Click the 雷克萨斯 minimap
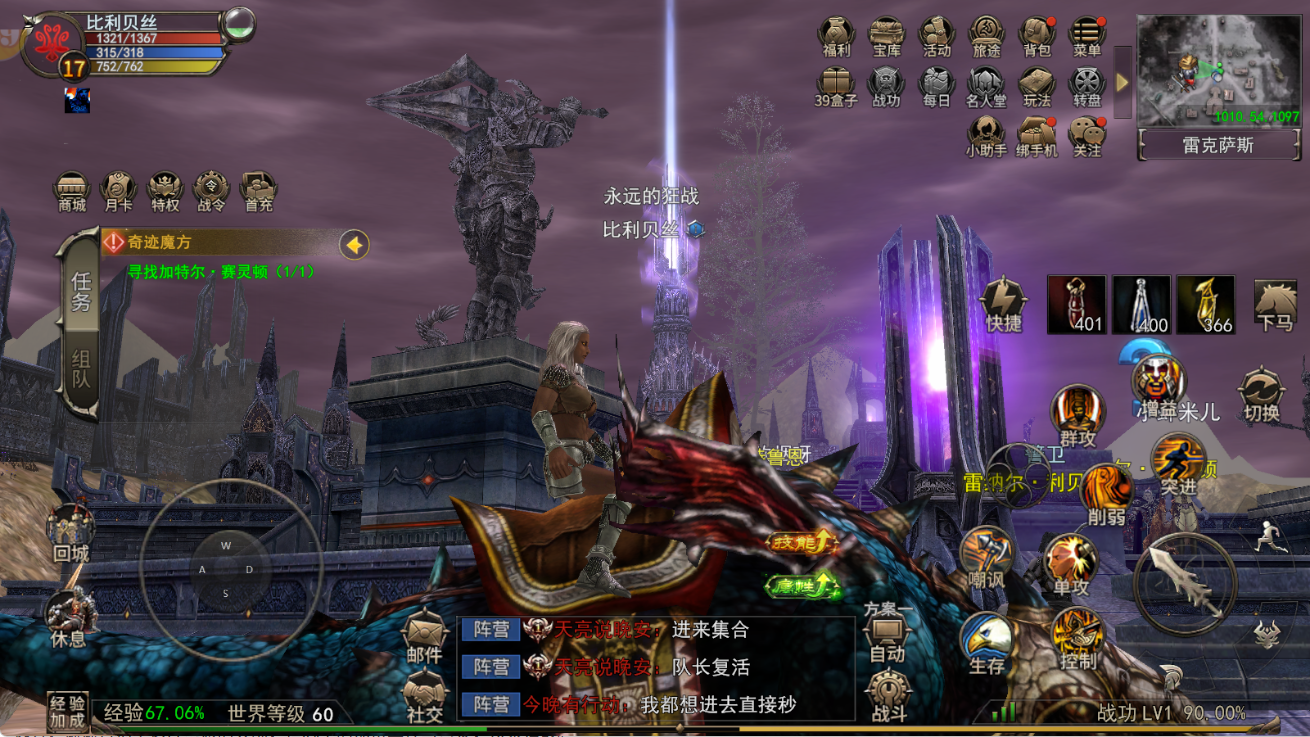This screenshot has height=737, width=1310. (x=1217, y=70)
